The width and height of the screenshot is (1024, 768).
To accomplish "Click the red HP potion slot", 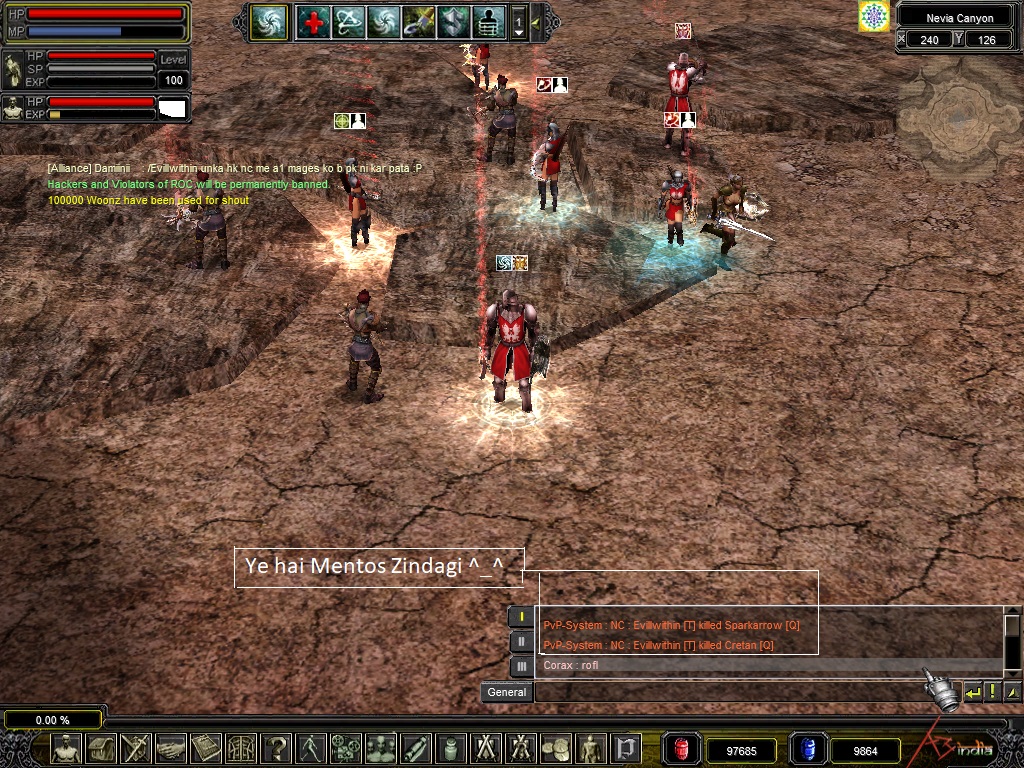I will (683, 749).
